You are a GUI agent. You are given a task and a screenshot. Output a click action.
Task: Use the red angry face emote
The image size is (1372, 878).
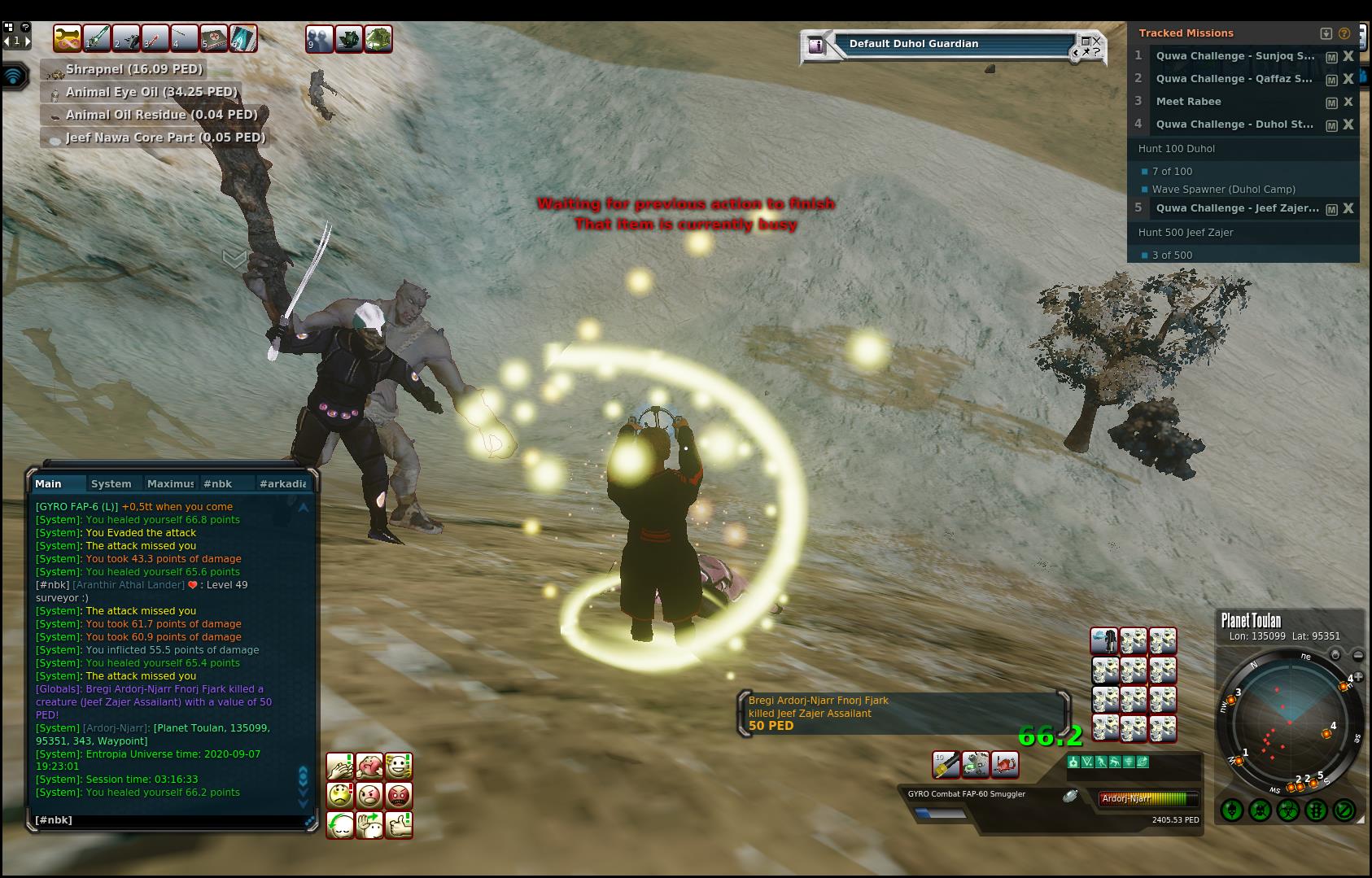[x=399, y=795]
